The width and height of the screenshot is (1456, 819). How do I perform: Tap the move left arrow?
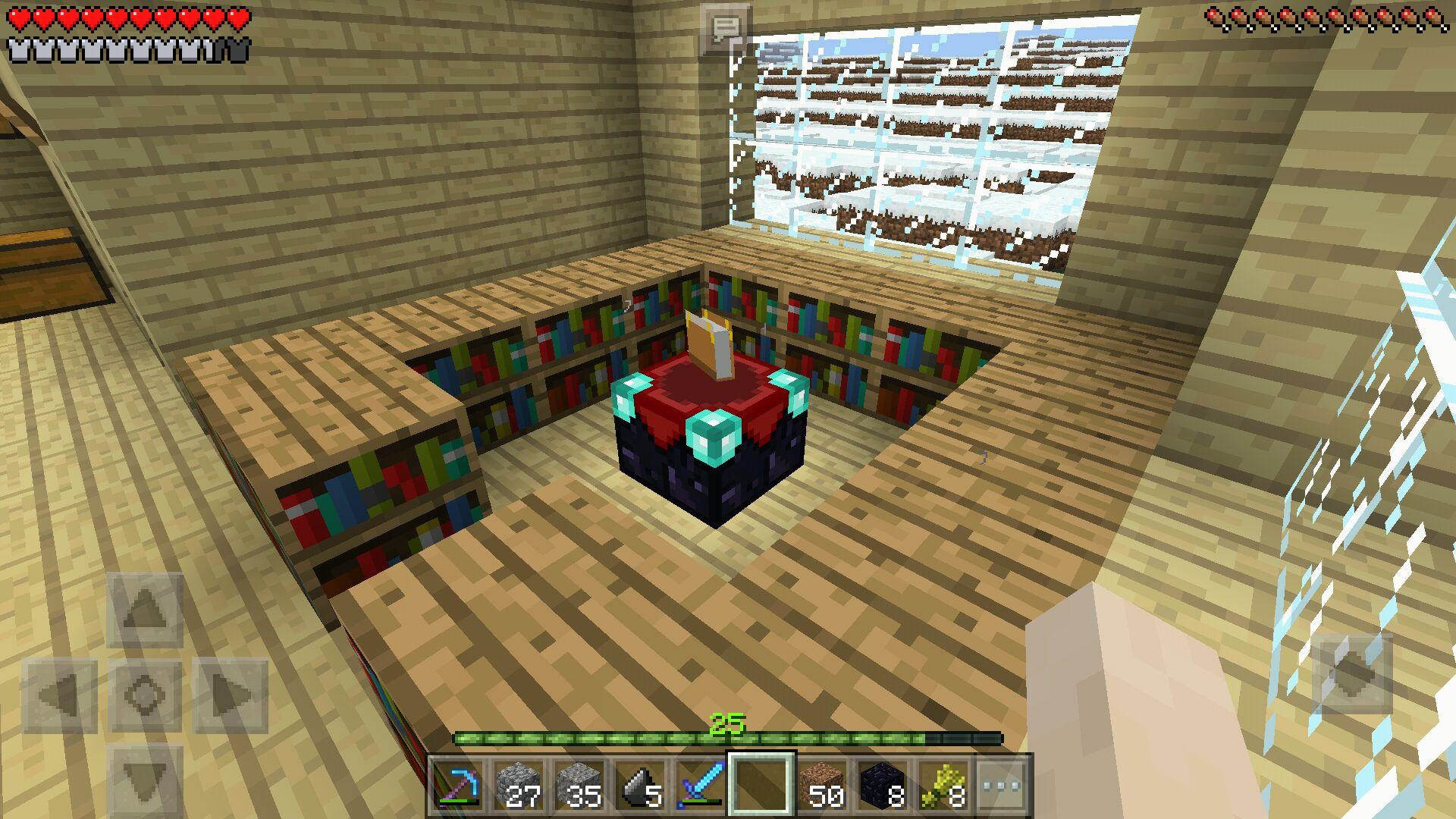click(x=59, y=695)
